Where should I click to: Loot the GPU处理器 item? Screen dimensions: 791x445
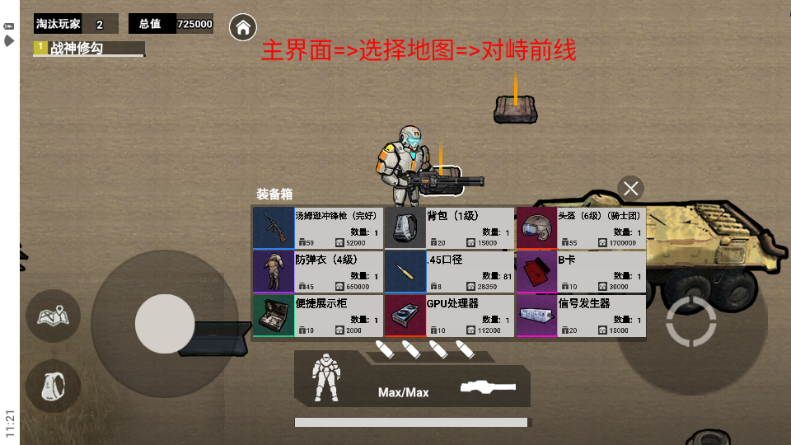pyautogui.click(x=449, y=315)
